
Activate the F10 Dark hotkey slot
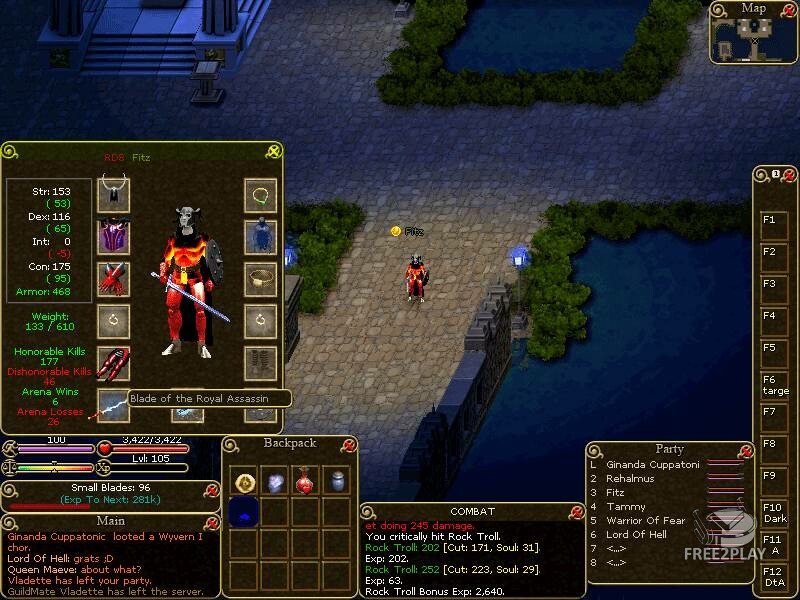point(774,513)
